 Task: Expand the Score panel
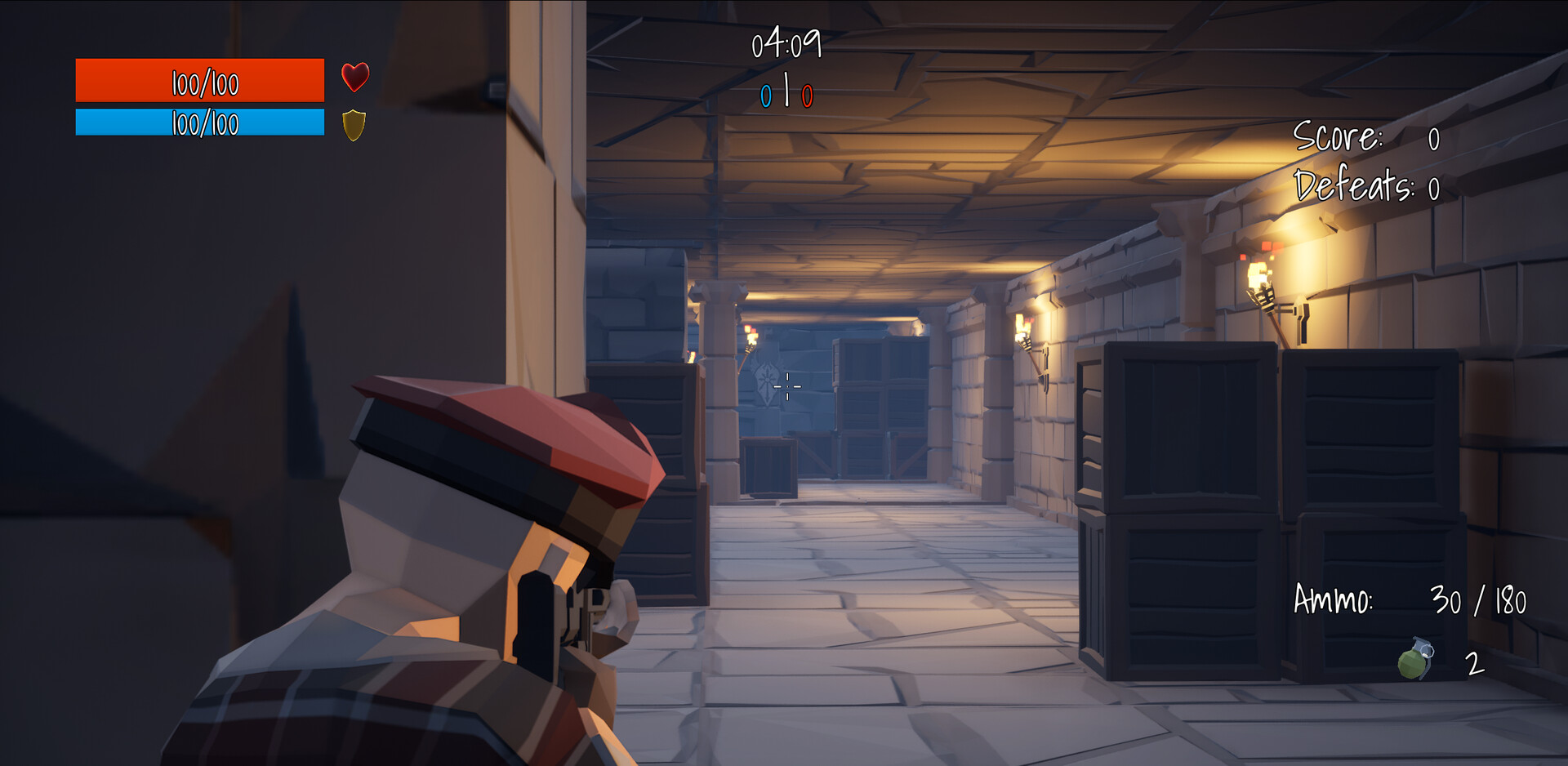1372,139
